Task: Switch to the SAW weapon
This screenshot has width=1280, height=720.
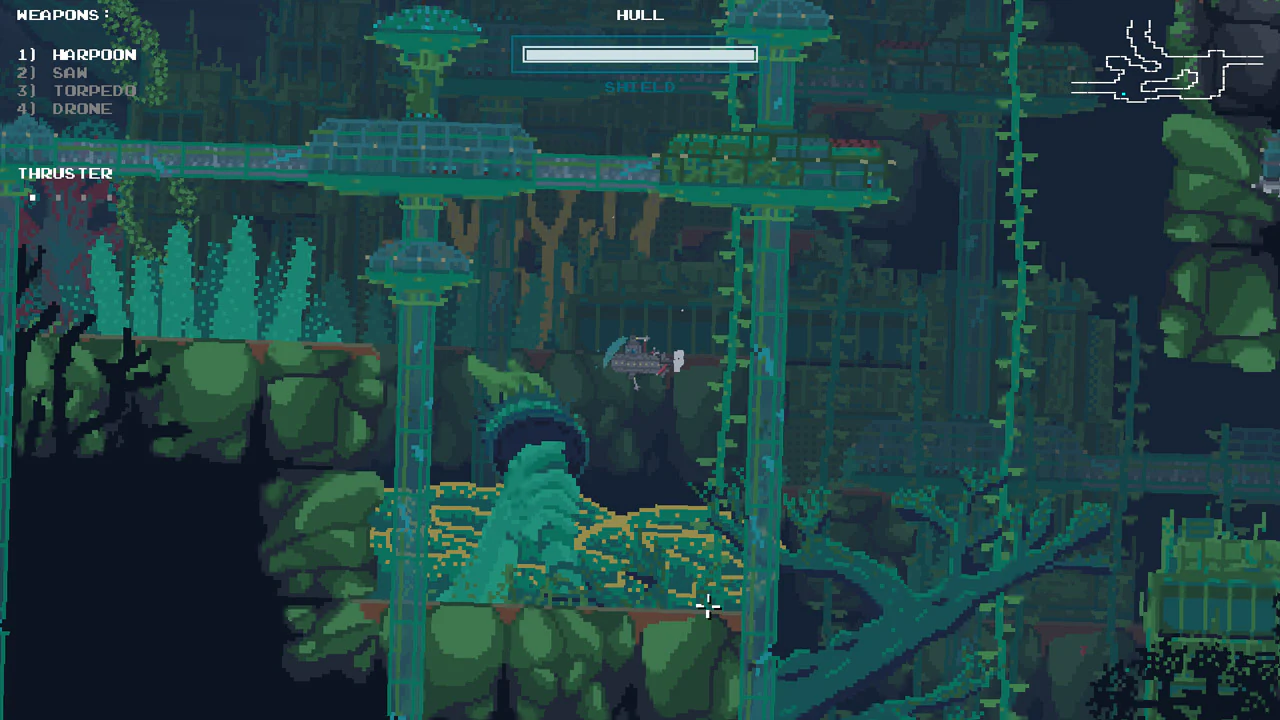Action: (69, 72)
